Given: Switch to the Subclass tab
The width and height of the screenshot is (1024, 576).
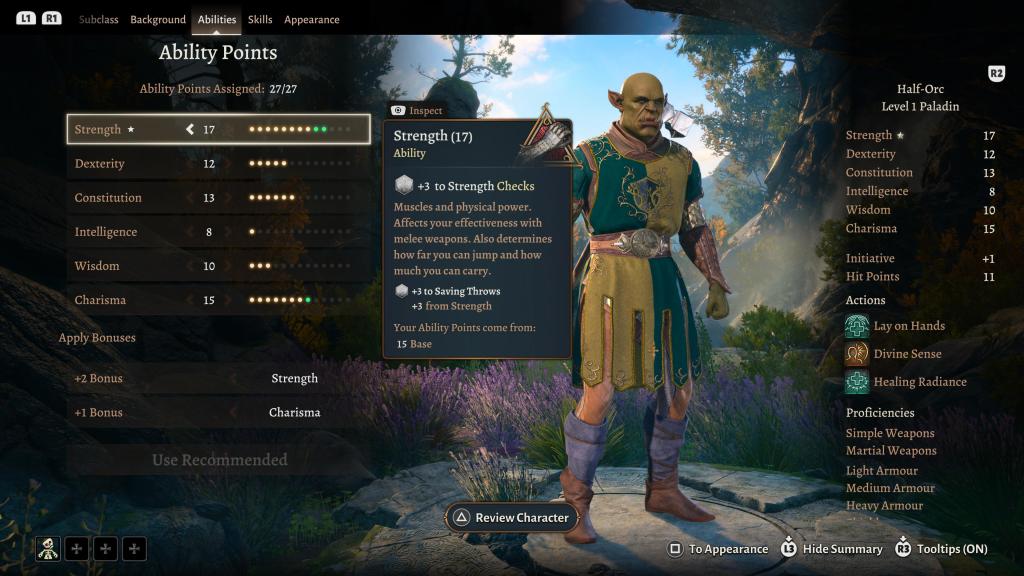Looking at the screenshot, I should [98, 20].
